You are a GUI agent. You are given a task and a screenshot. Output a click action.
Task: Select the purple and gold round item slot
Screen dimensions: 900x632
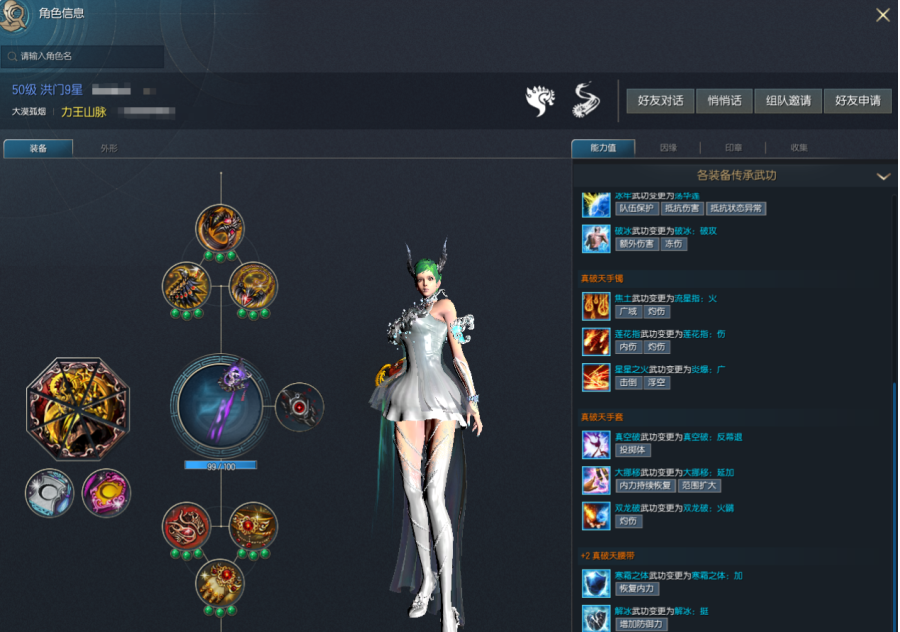(106, 493)
